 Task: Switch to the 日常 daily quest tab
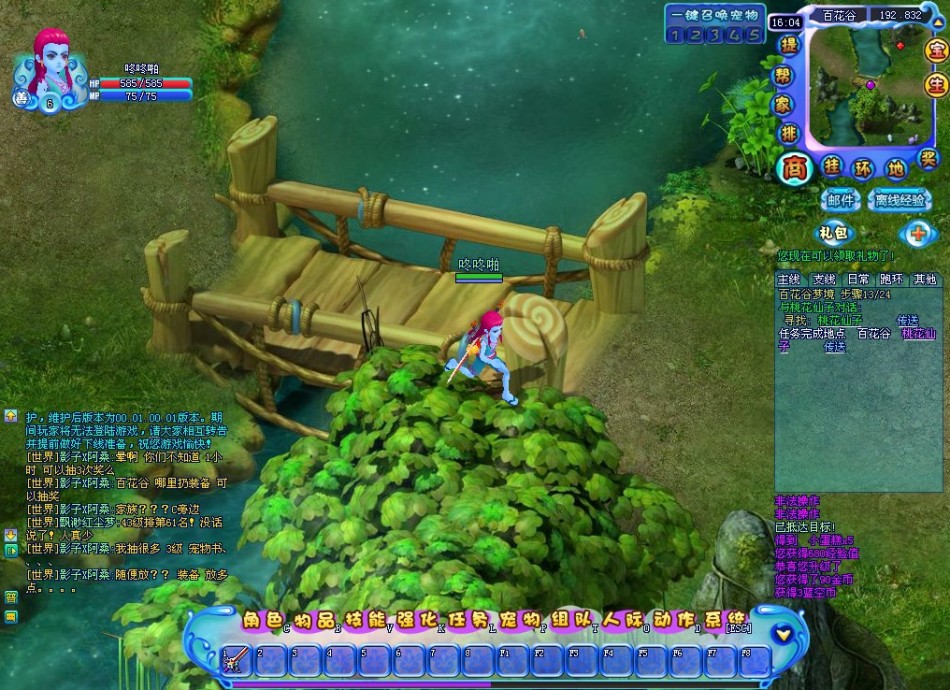click(858, 279)
